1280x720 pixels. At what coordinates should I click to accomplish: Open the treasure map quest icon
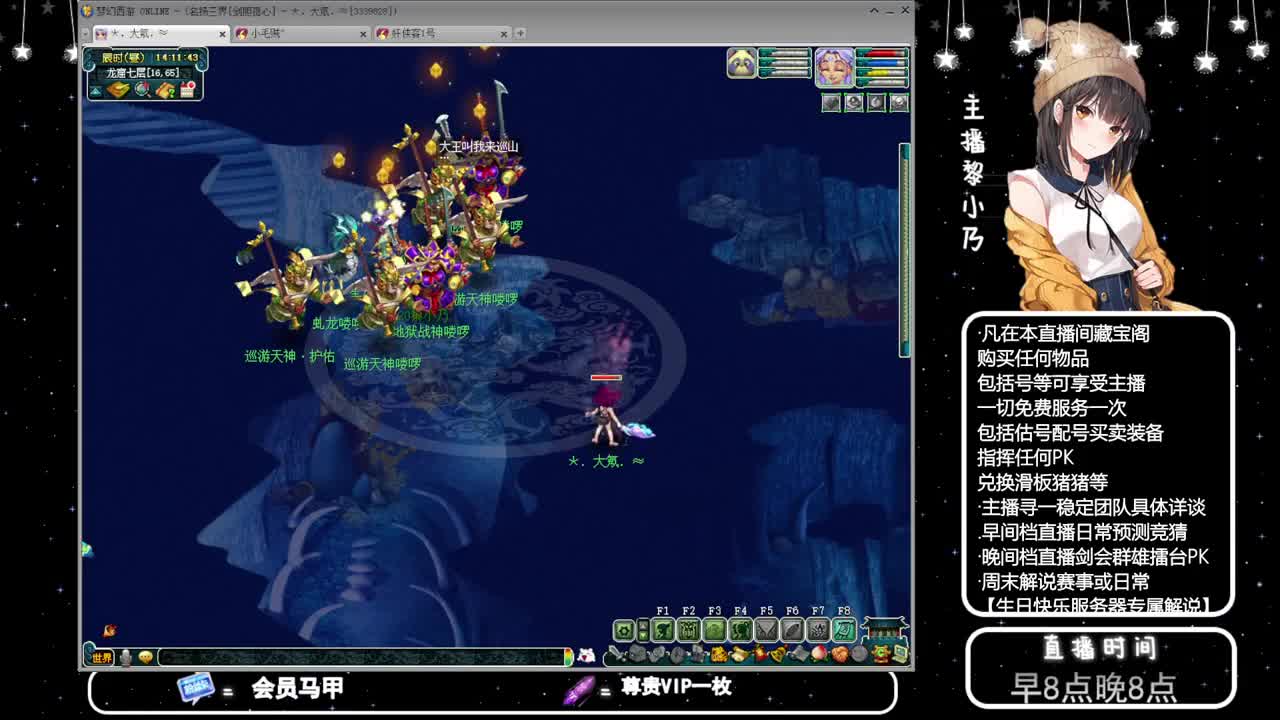pyautogui.click(x=166, y=90)
